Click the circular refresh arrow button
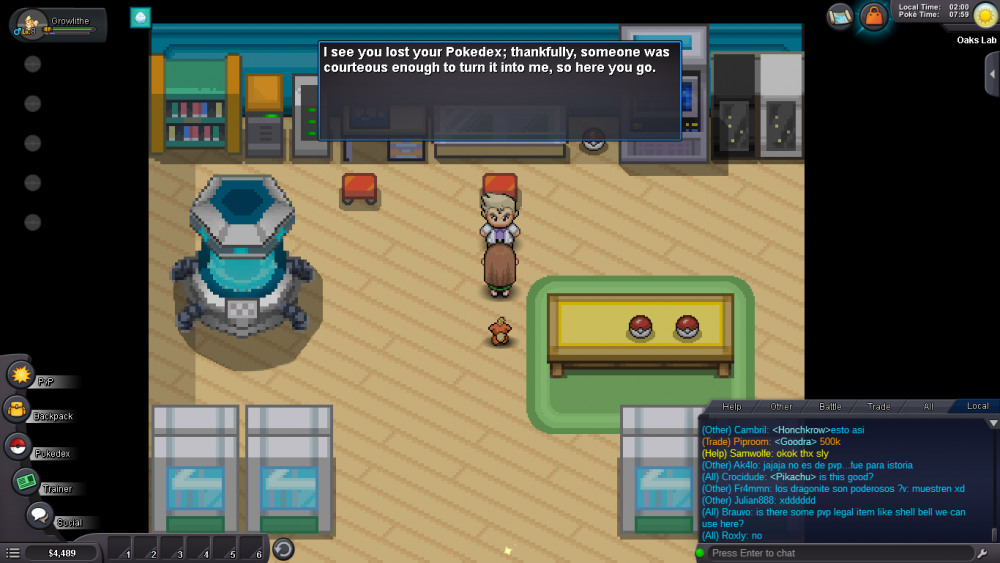Image resolution: width=1000 pixels, height=563 pixels. (283, 549)
